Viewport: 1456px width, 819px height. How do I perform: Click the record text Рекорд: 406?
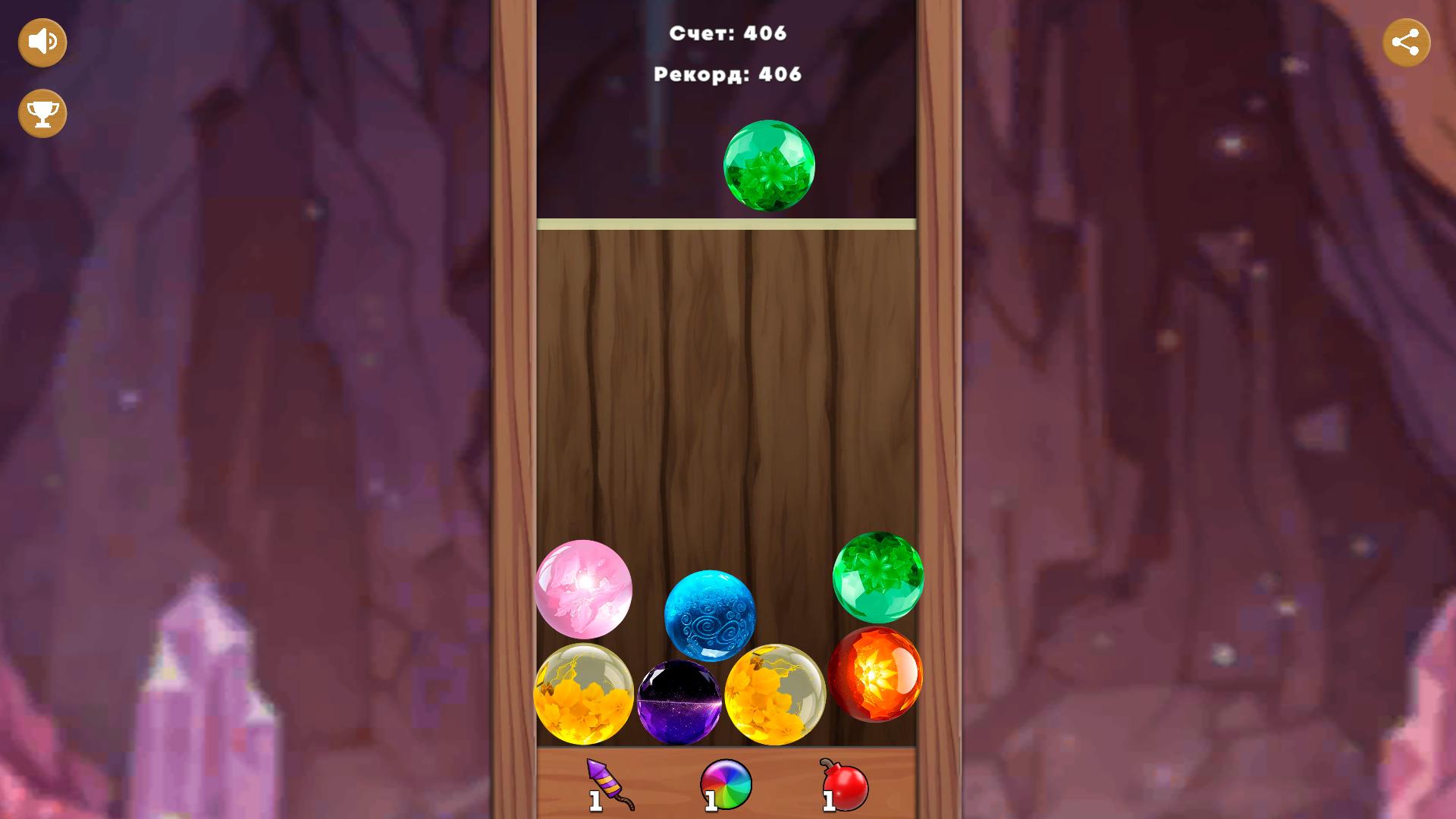(x=726, y=74)
